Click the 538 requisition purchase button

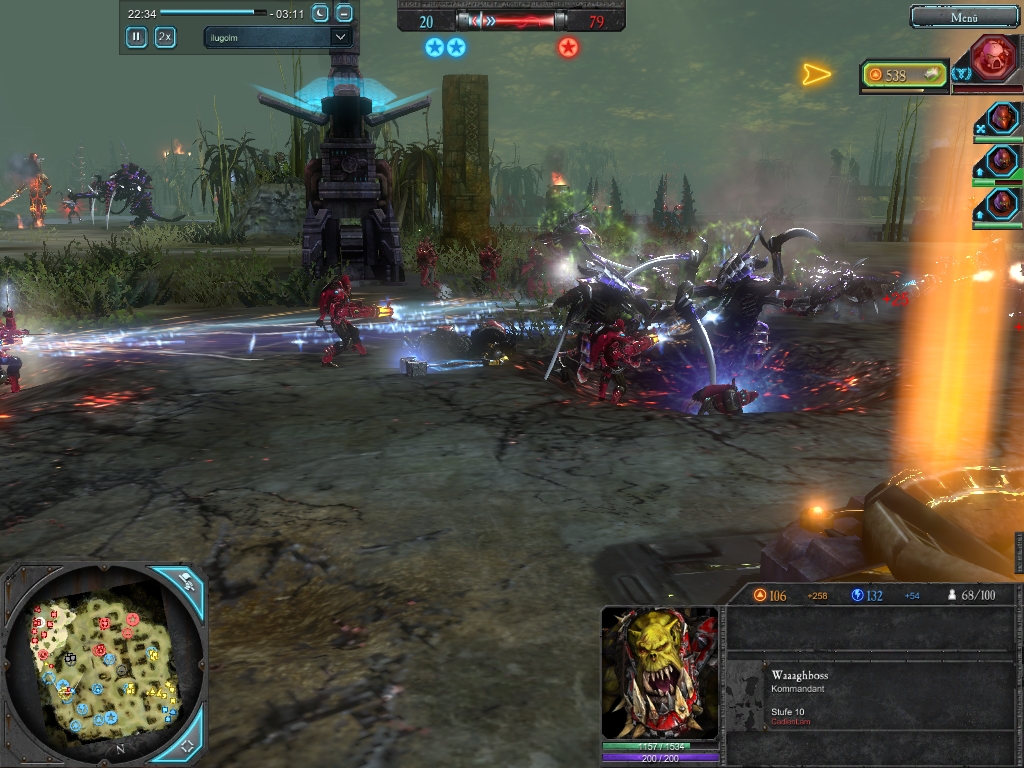pos(904,75)
